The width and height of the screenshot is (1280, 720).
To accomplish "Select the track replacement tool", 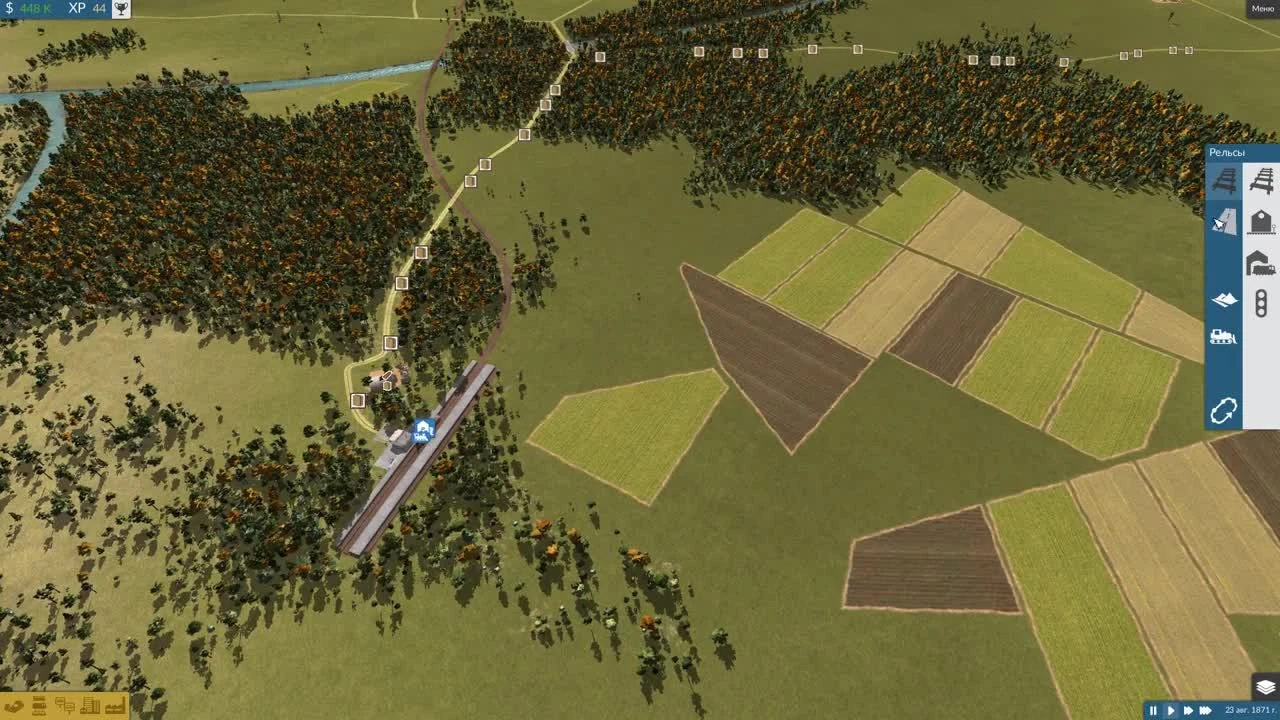I will coord(1224,222).
